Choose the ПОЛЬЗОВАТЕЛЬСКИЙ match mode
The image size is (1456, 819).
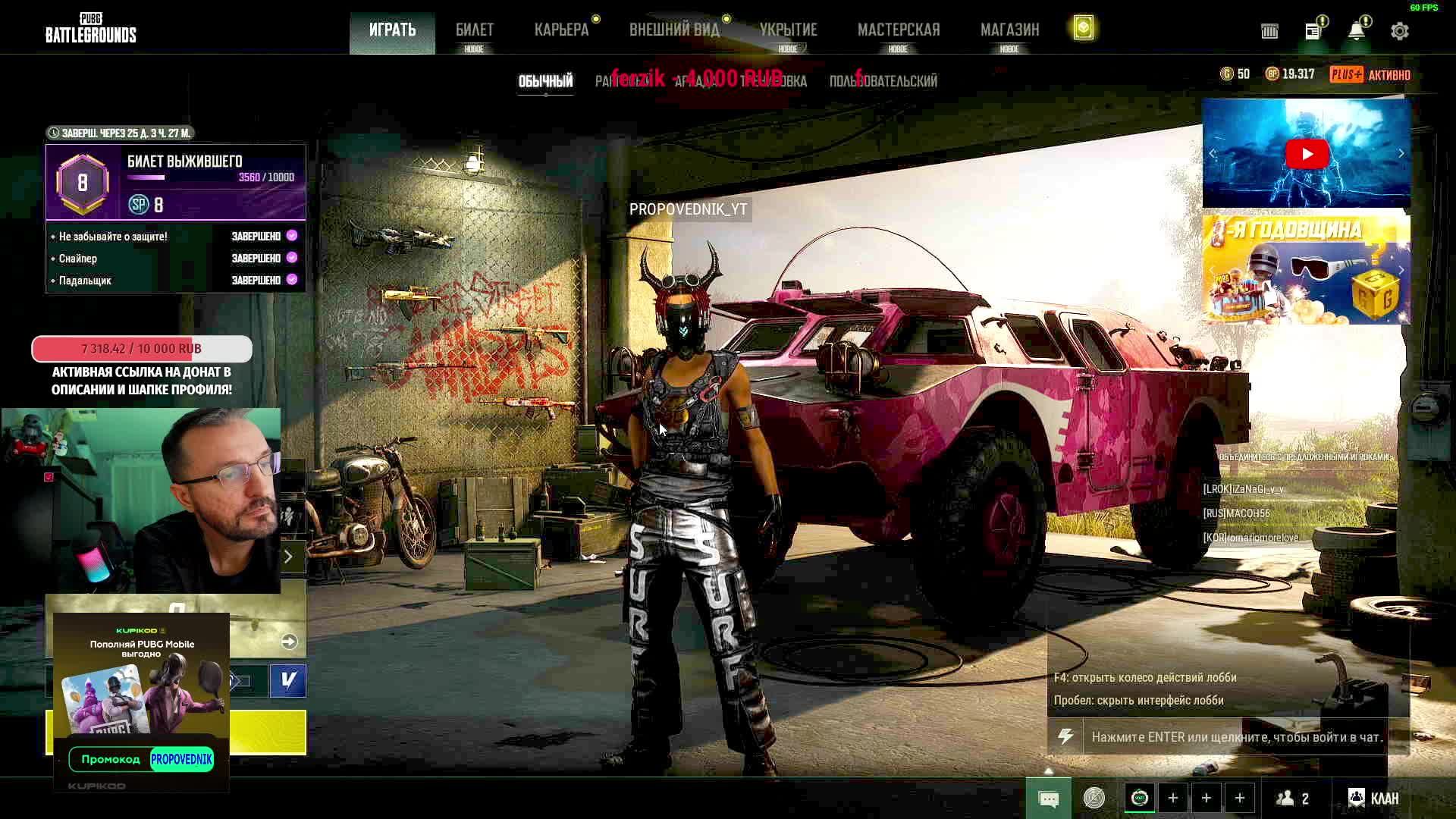(883, 81)
